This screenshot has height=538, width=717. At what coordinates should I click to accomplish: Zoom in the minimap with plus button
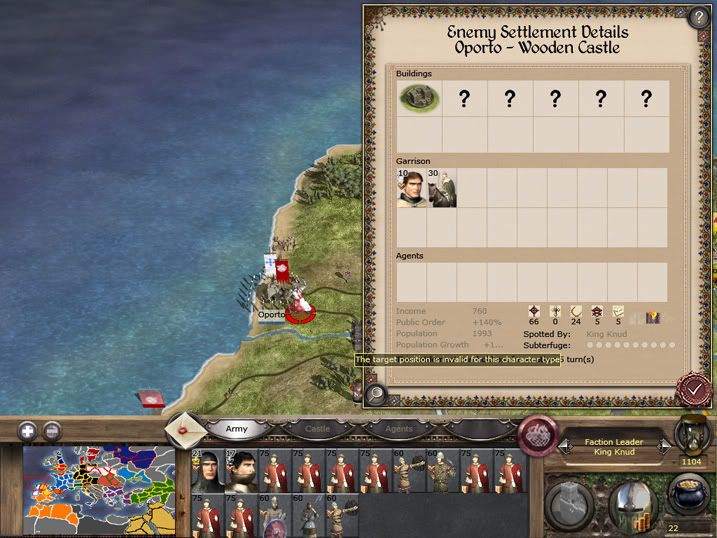click(27, 431)
